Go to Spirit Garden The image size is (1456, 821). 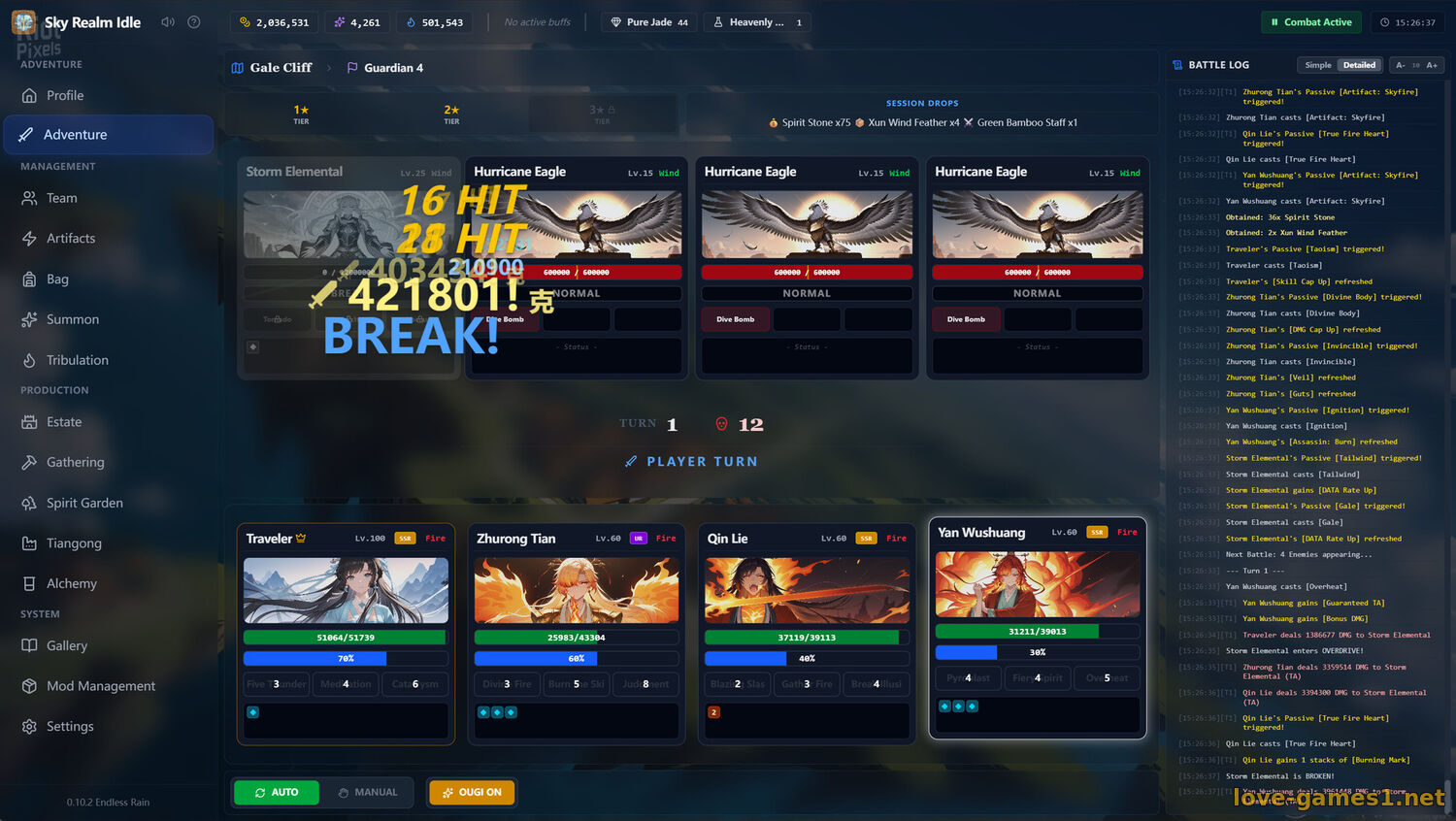[84, 503]
